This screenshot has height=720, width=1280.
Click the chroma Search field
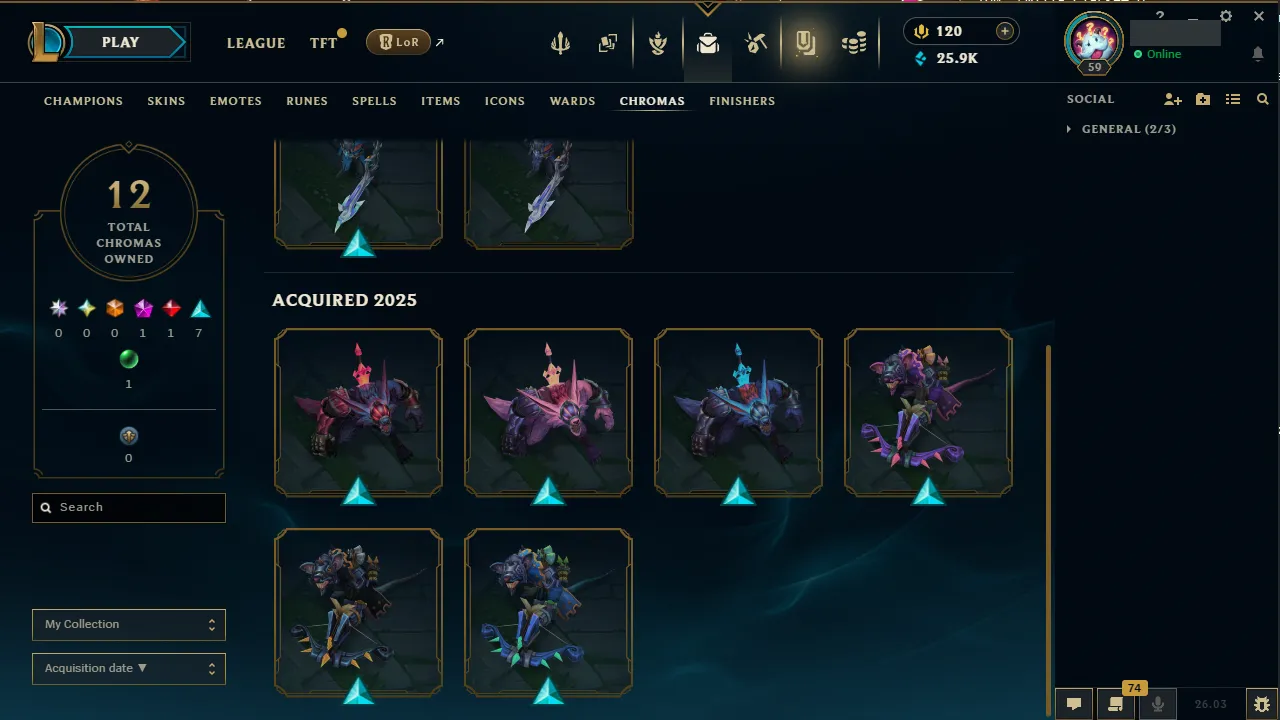128,507
